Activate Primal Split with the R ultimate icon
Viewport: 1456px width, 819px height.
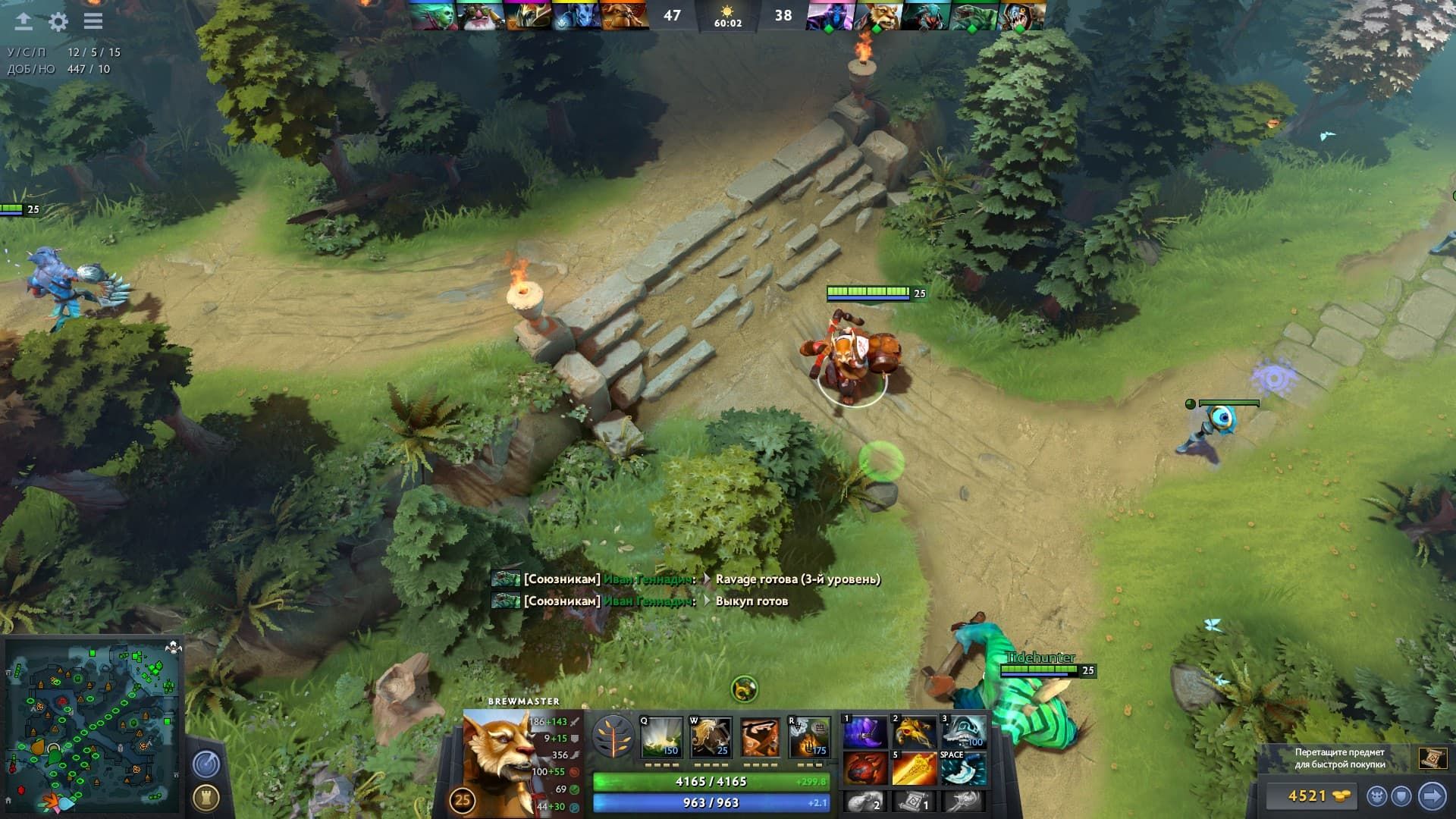coord(808,738)
